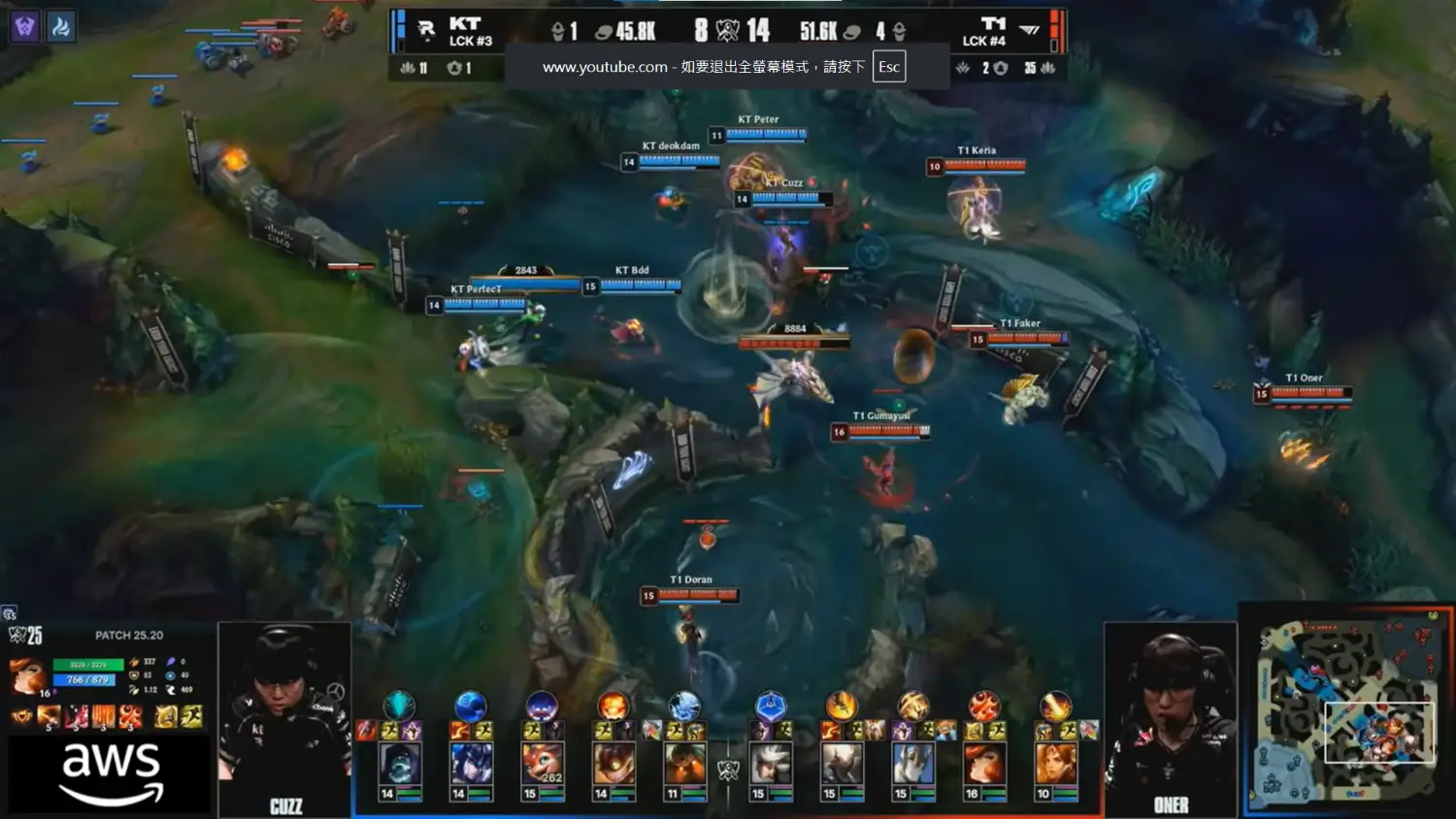Open the ONER player camera

1171,718
